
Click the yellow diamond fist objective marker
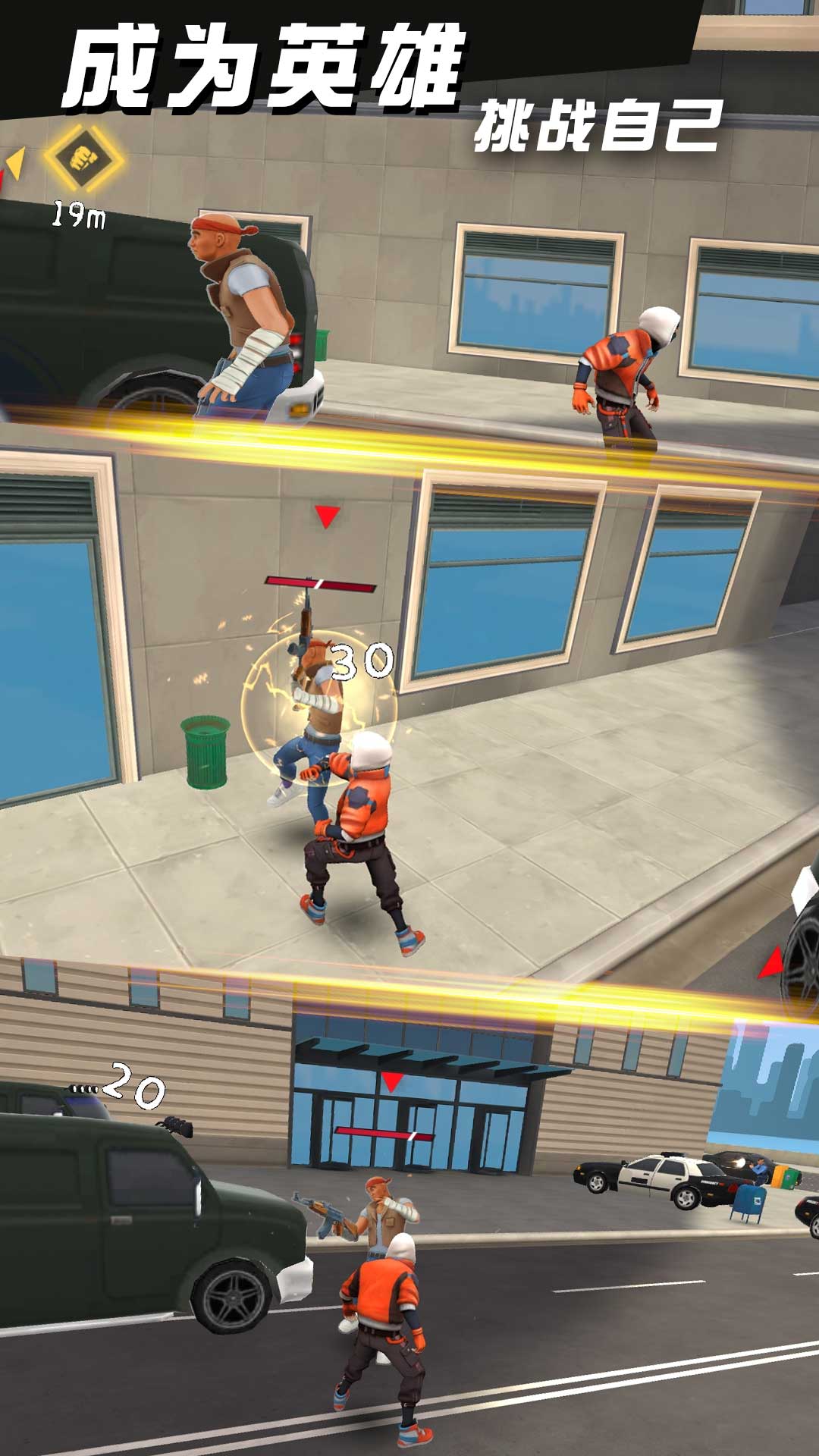pos(82,159)
